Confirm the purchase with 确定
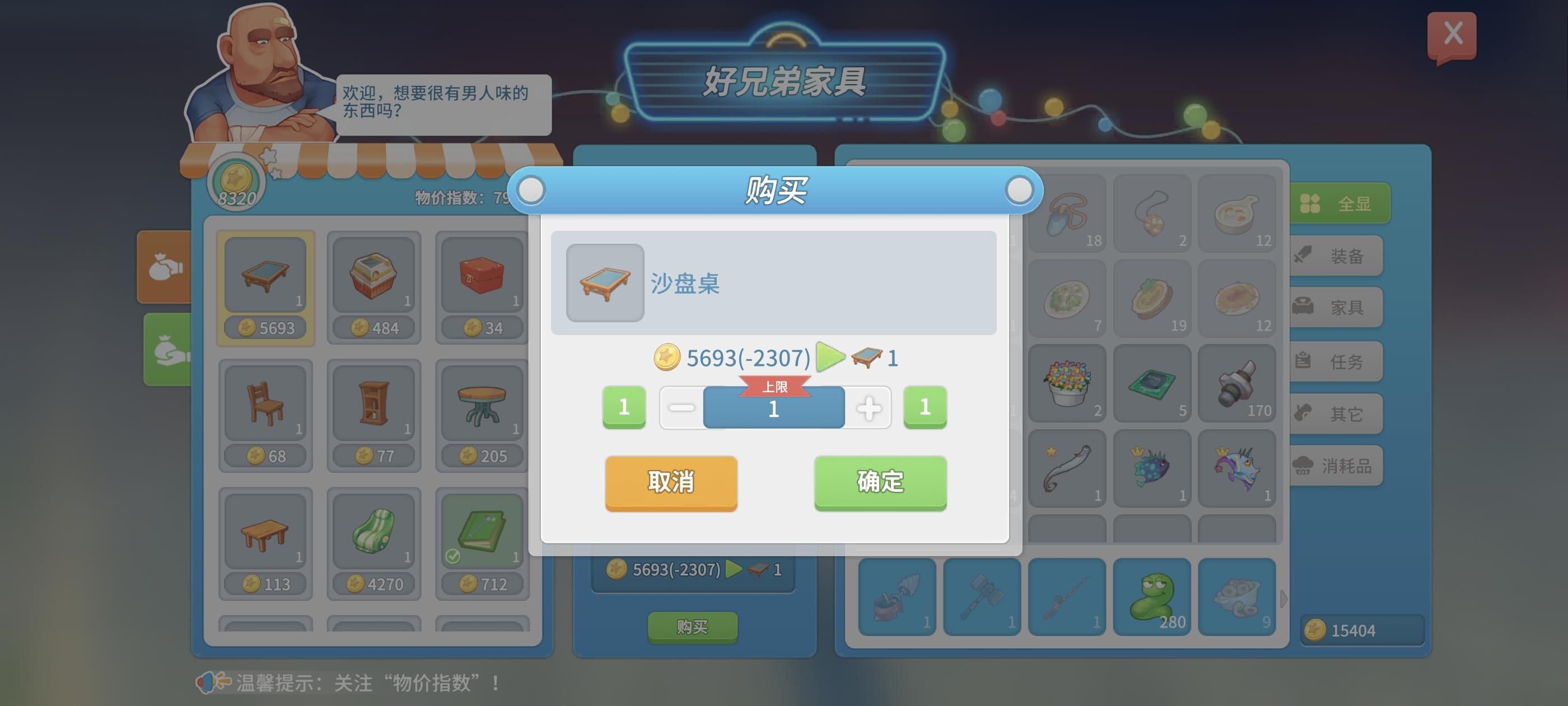1568x706 pixels. 879,482
